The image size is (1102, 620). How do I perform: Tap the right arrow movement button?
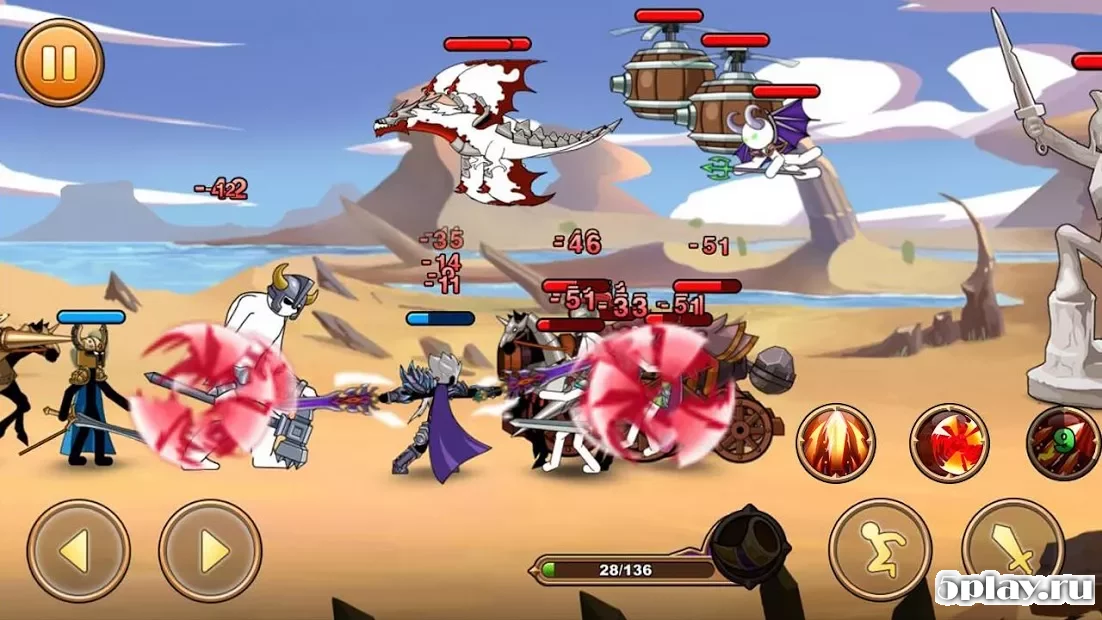click(210, 551)
